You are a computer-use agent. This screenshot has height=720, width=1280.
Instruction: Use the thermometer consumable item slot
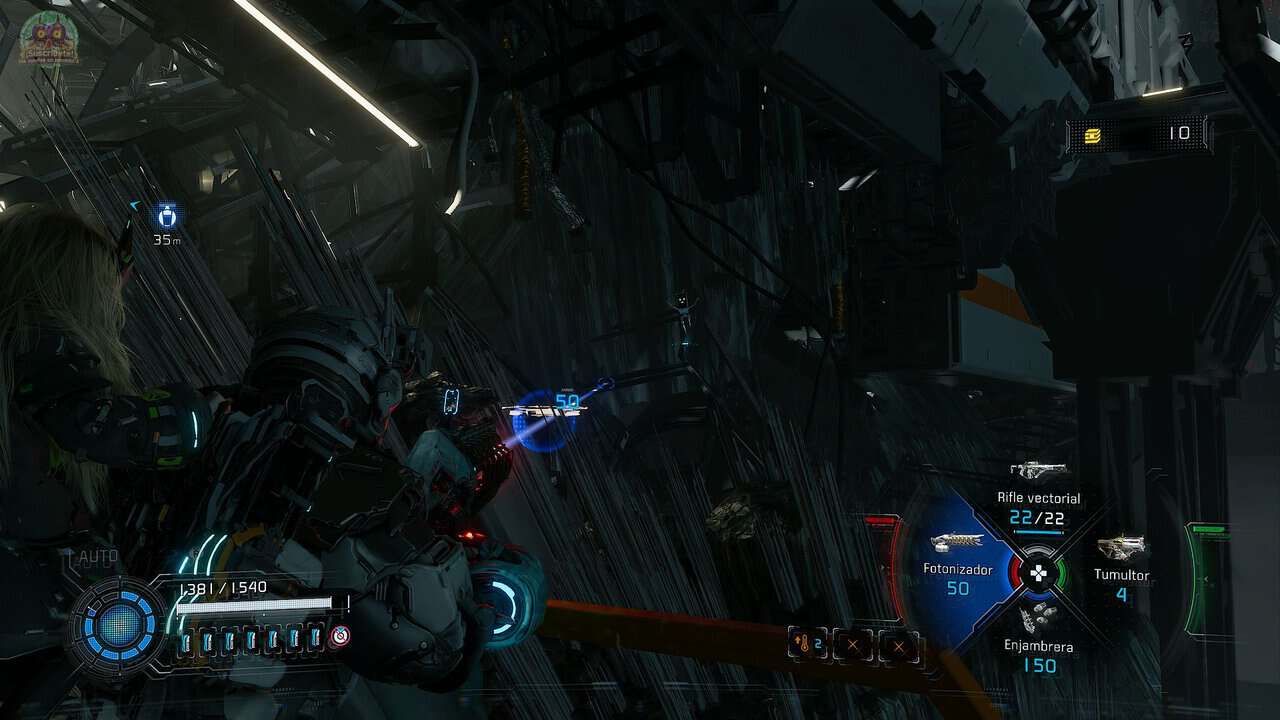click(x=807, y=645)
